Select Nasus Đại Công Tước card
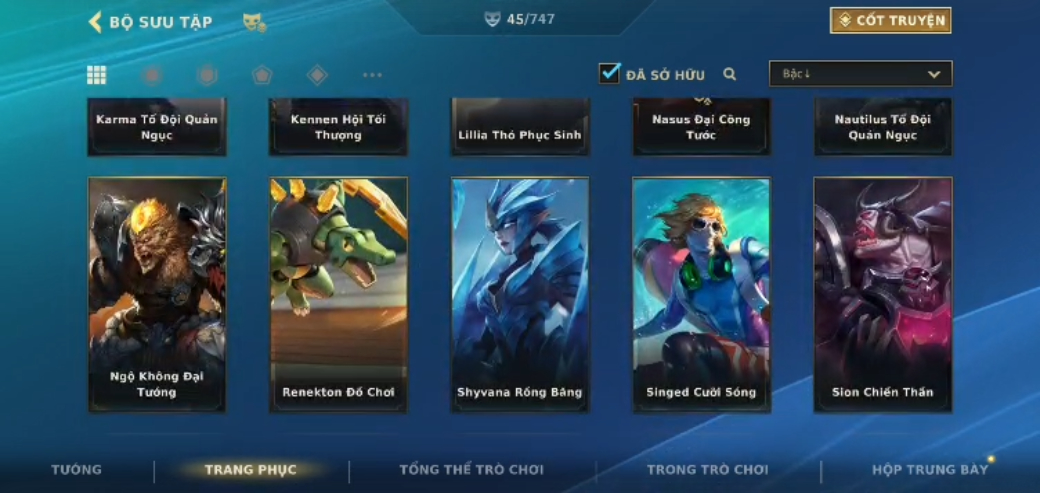This screenshot has height=493, width=1040. [701, 127]
